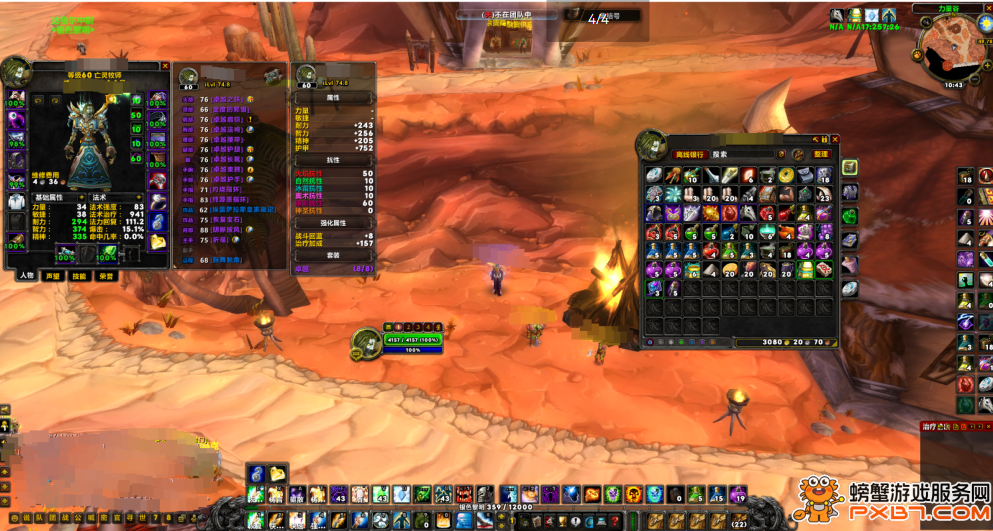Viewport: 993px width, 531px height.
Task: Select the 荣誉 honor tab
Action: pyautogui.click(x=105, y=276)
